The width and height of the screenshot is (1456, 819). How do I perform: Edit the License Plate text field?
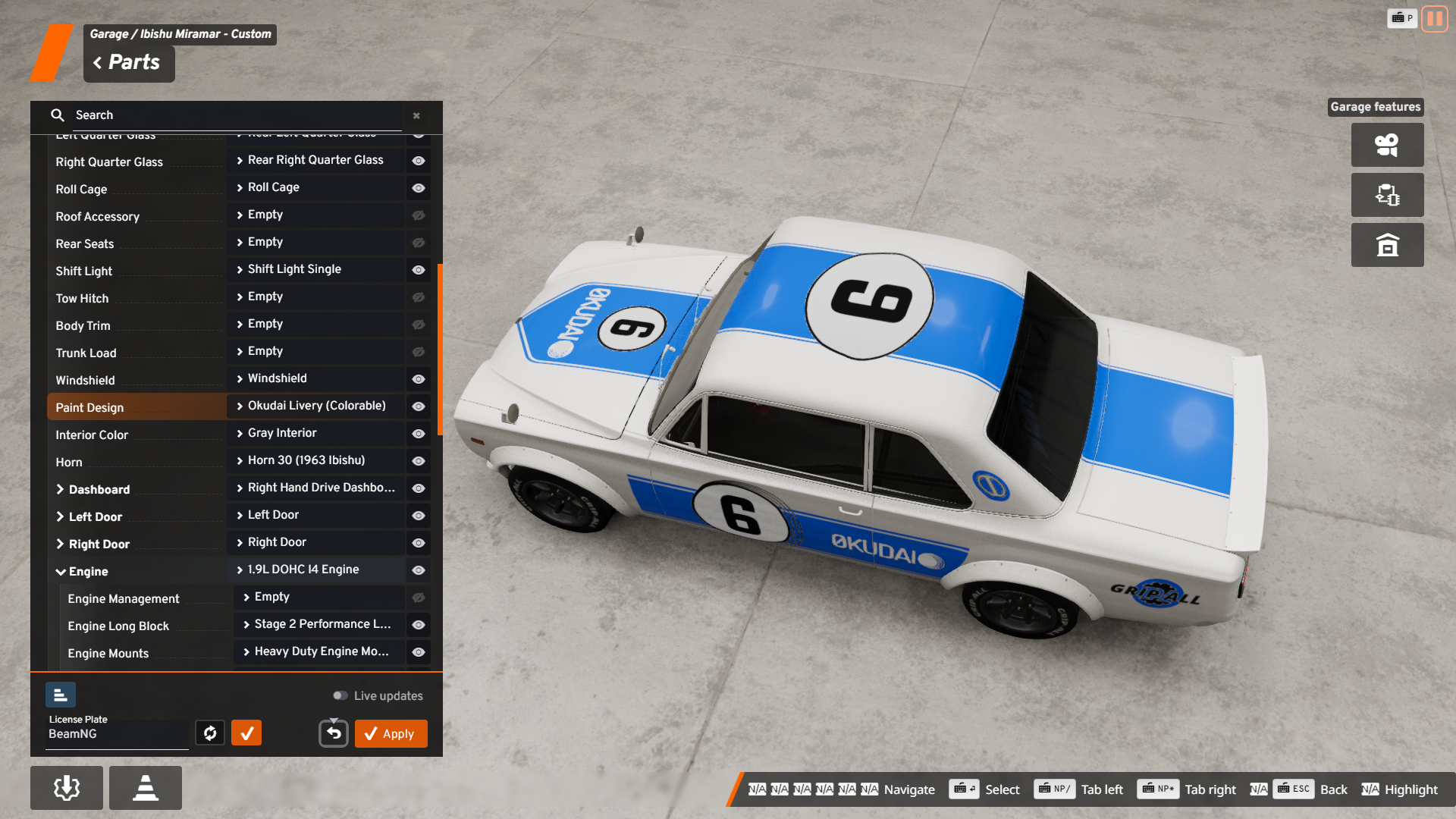(x=117, y=734)
